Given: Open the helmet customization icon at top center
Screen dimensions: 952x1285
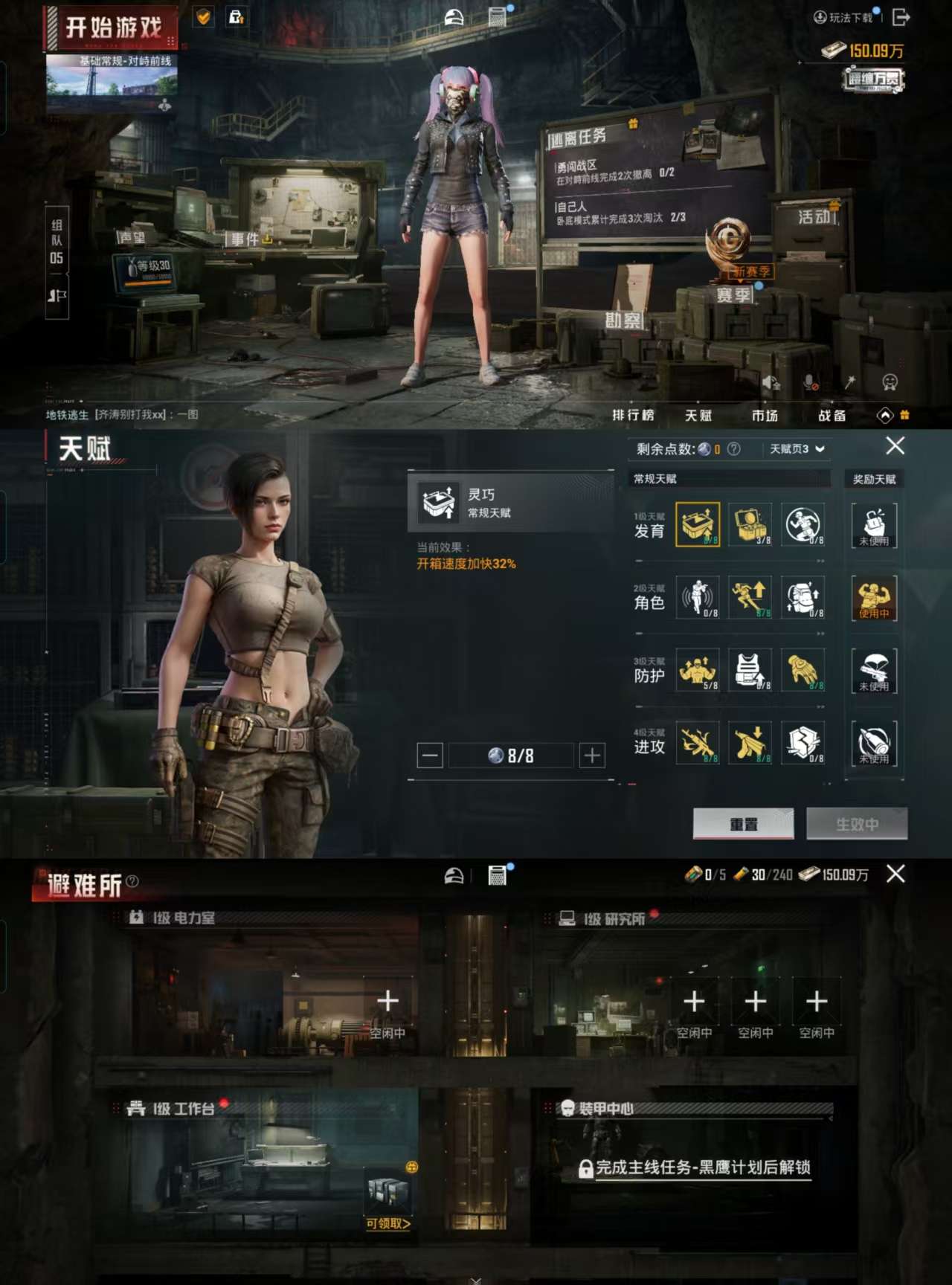Looking at the screenshot, I should pyautogui.click(x=453, y=16).
